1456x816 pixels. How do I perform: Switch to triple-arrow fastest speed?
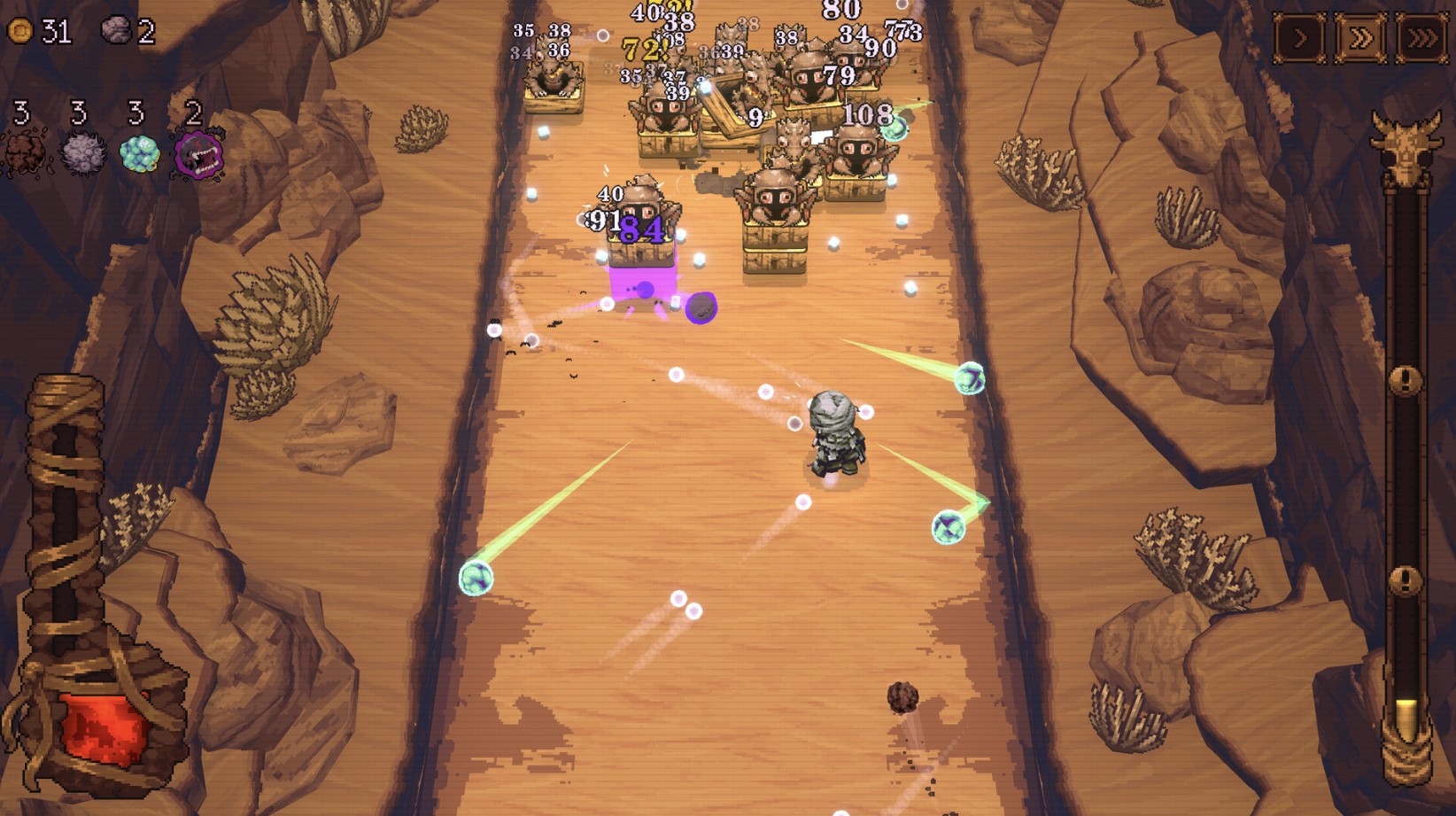coord(1421,38)
